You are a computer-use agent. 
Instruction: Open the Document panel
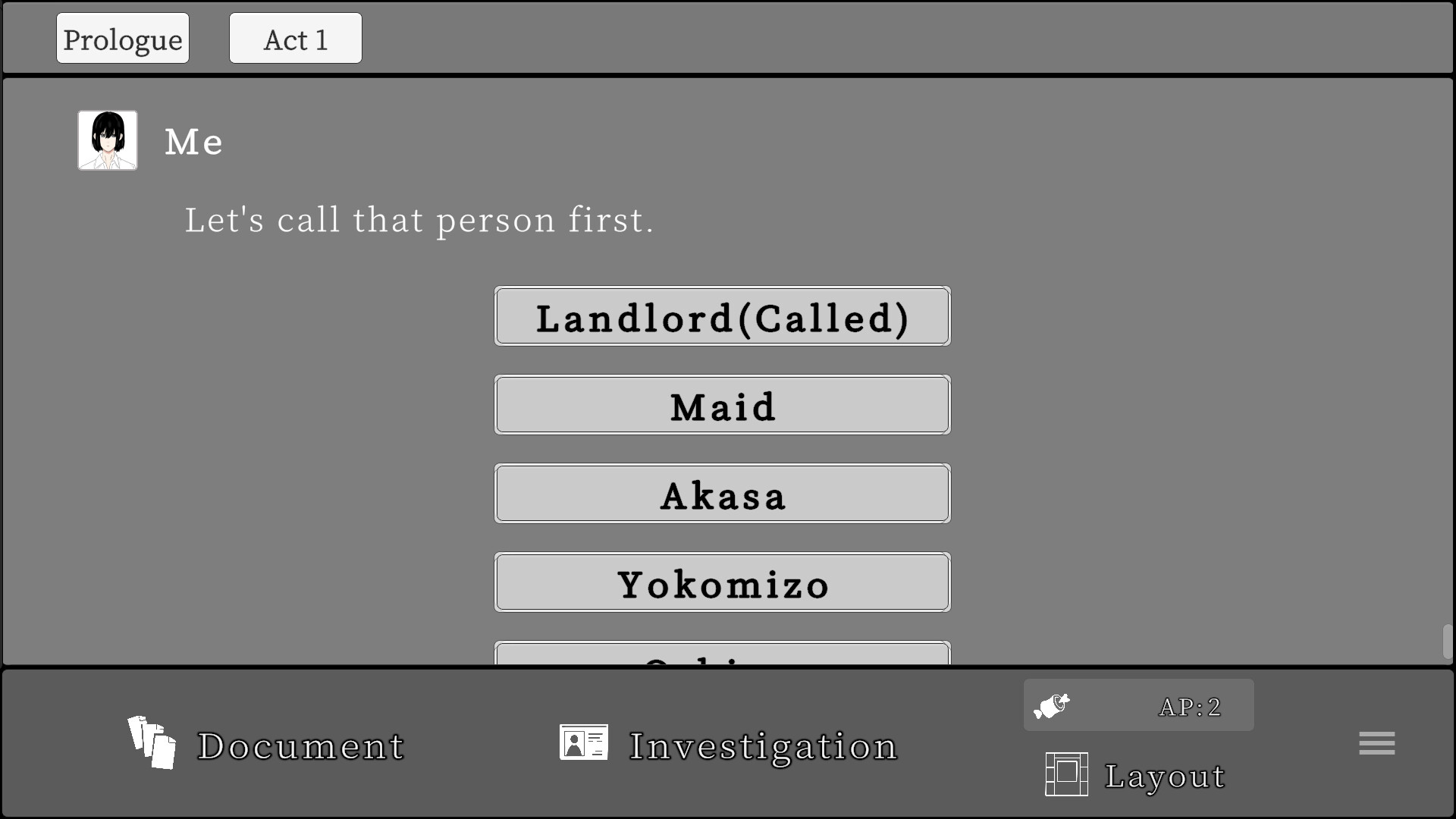pyautogui.click(x=300, y=746)
